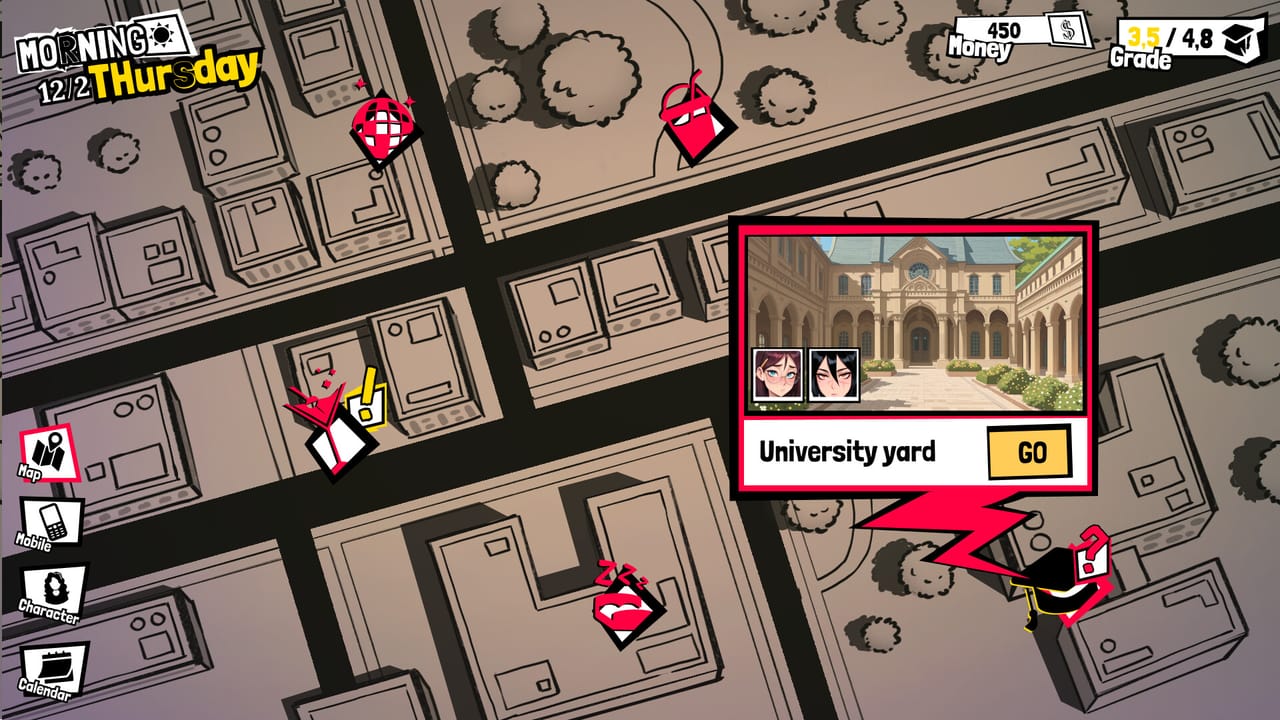Viewport: 1280px width, 720px height.
Task: Click the money bill icon near the counter
Action: [1065, 33]
